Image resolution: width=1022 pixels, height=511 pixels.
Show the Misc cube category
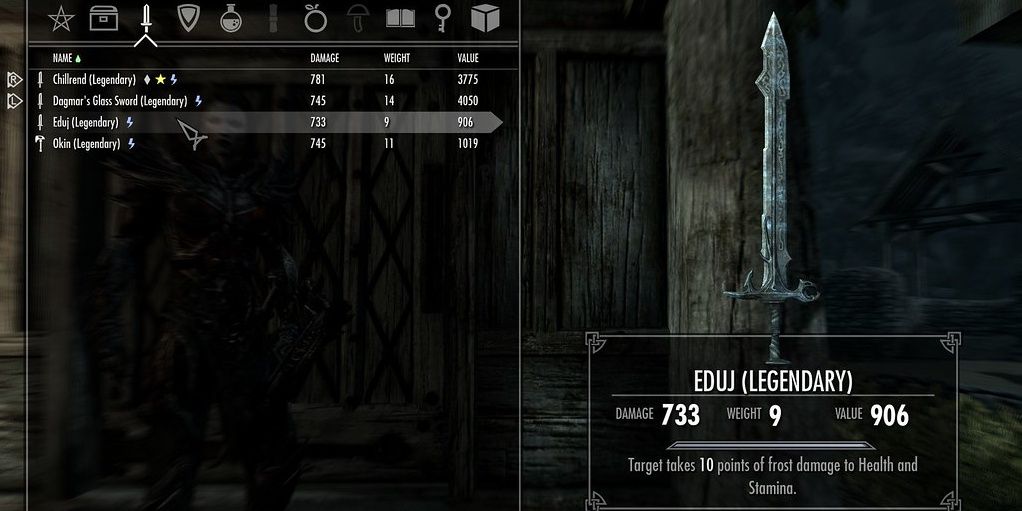485,18
